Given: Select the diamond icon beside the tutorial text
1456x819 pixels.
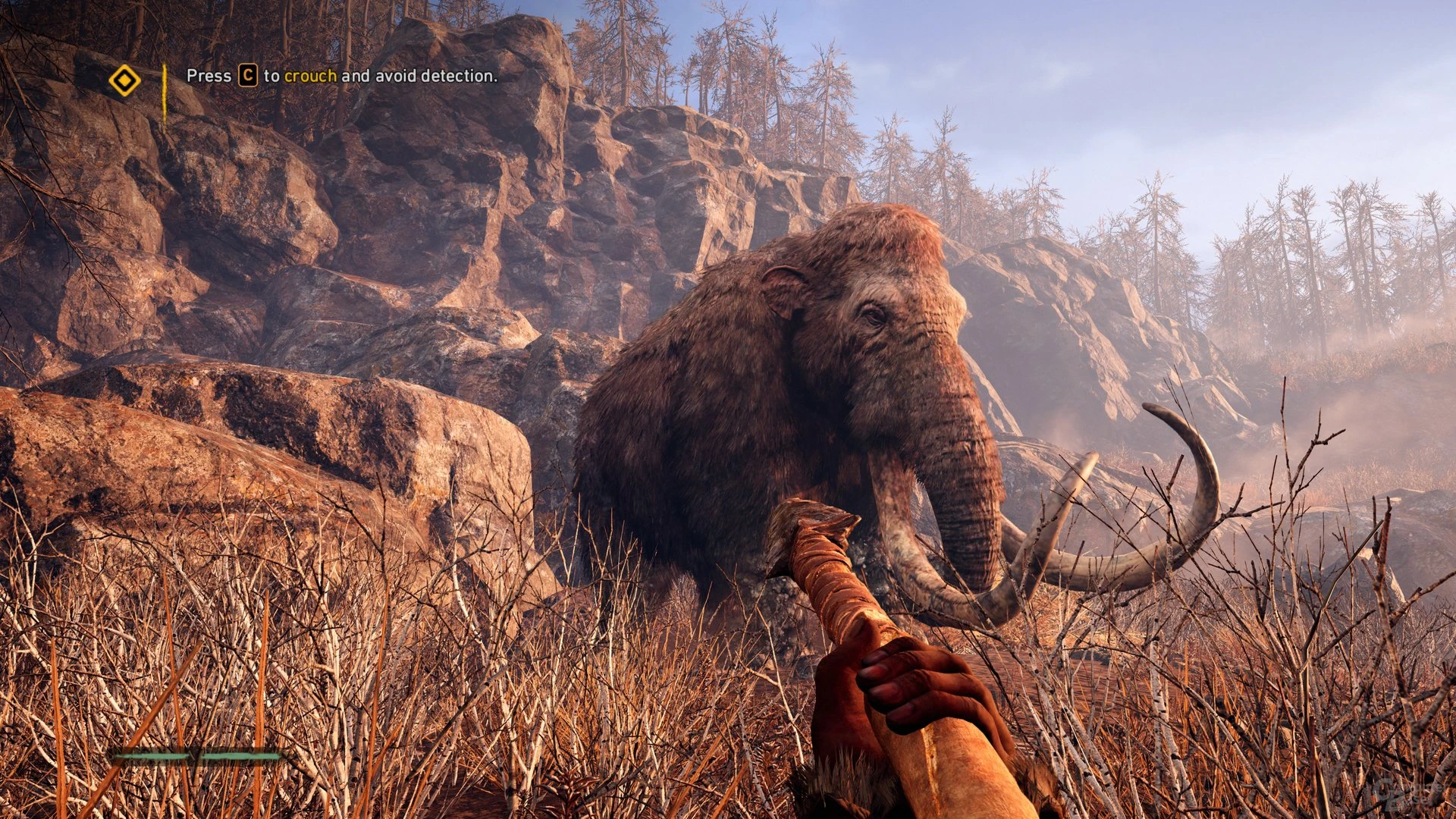Looking at the screenshot, I should (x=126, y=77).
